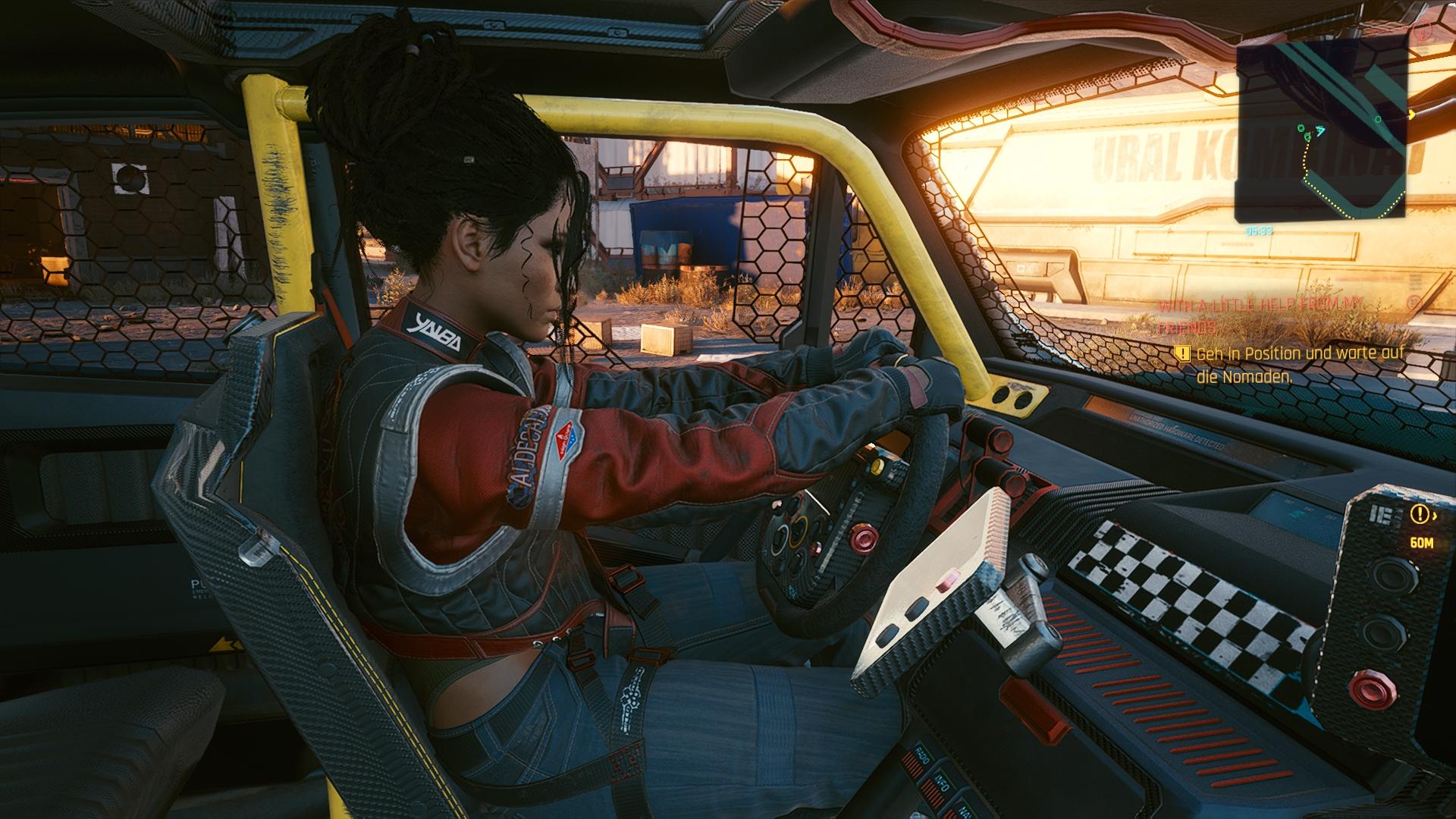This screenshot has height=819, width=1456.
Task: Toggle the red ignition button on the right panel
Action: (1372, 688)
